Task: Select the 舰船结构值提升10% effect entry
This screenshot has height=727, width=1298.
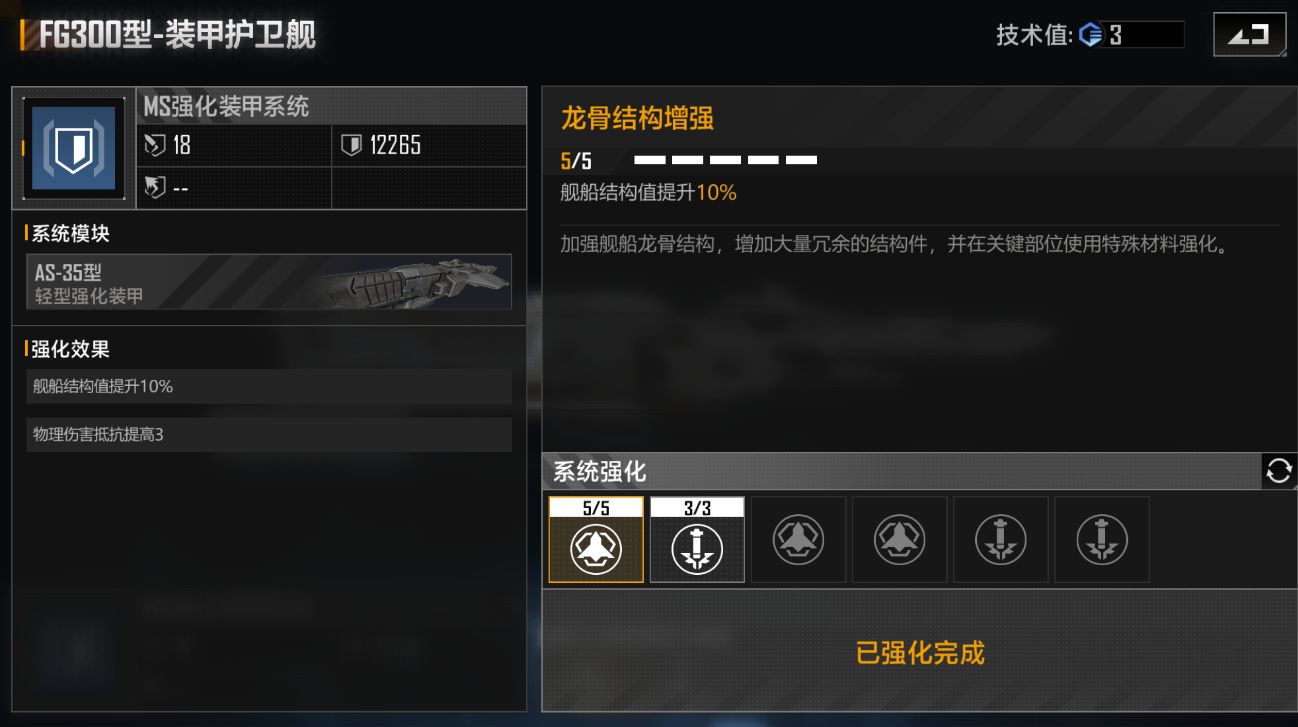Action: click(268, 386)
